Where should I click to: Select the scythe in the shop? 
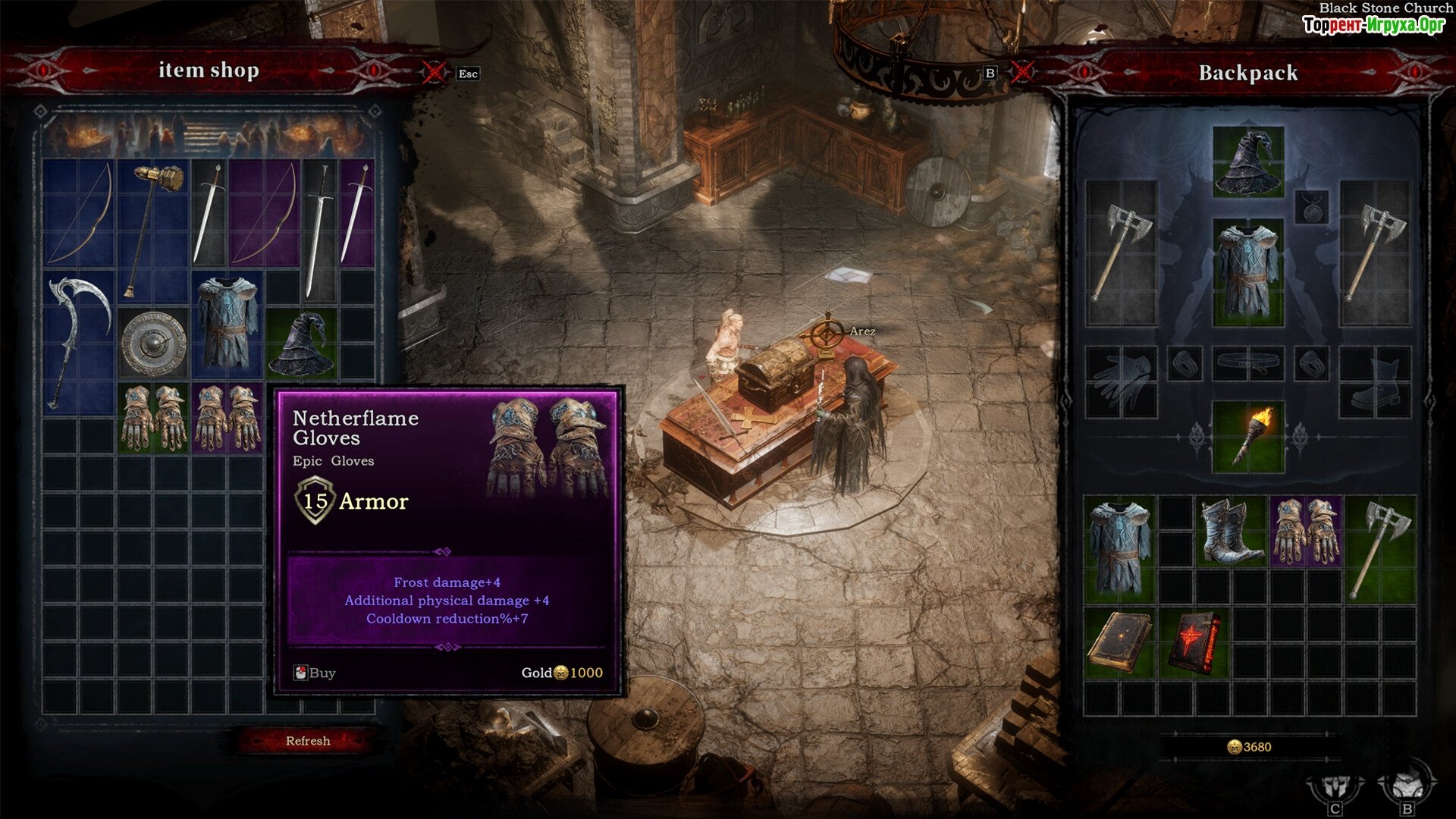pos(77,341)
